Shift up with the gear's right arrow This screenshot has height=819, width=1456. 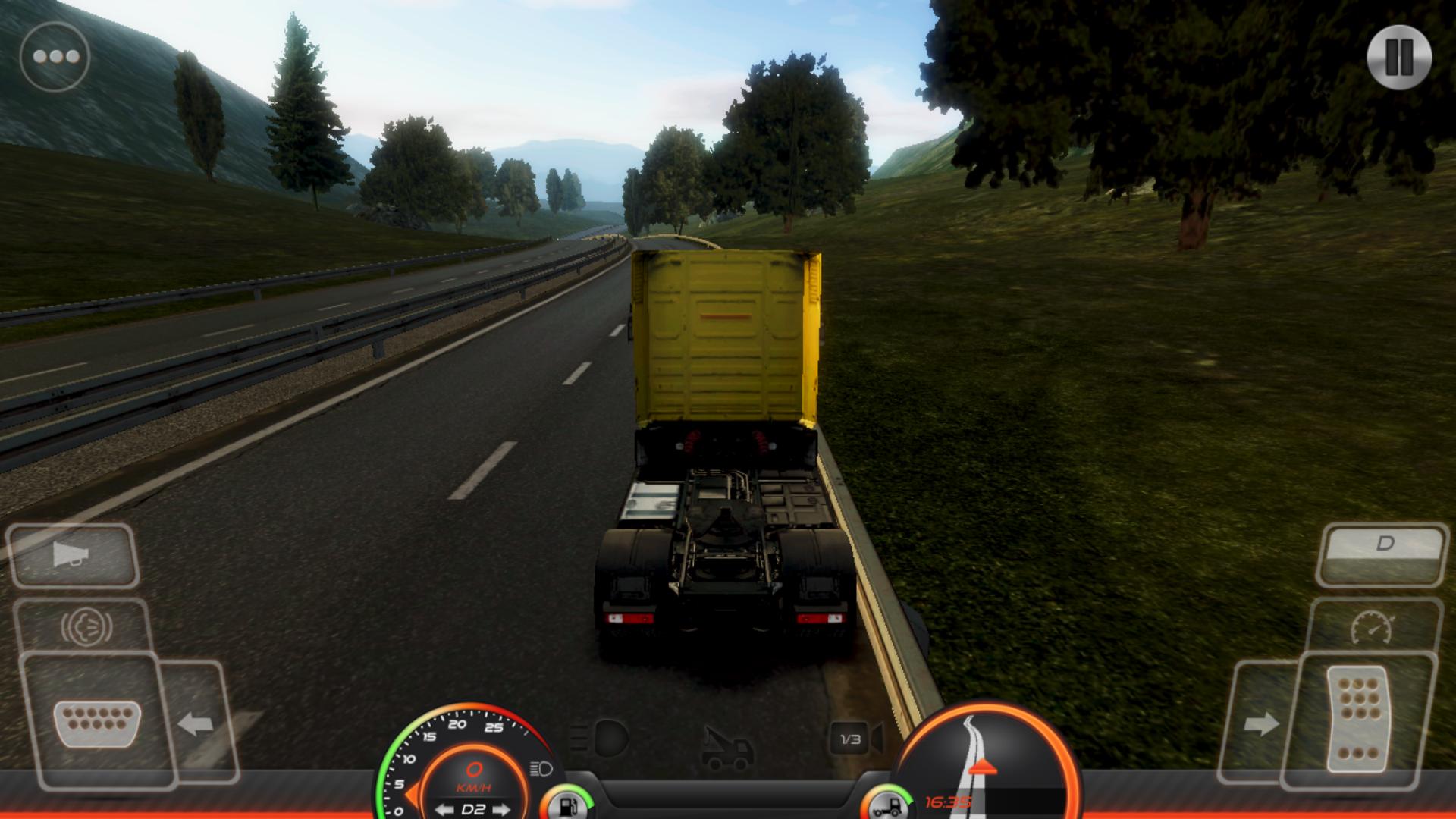(502, 809)
